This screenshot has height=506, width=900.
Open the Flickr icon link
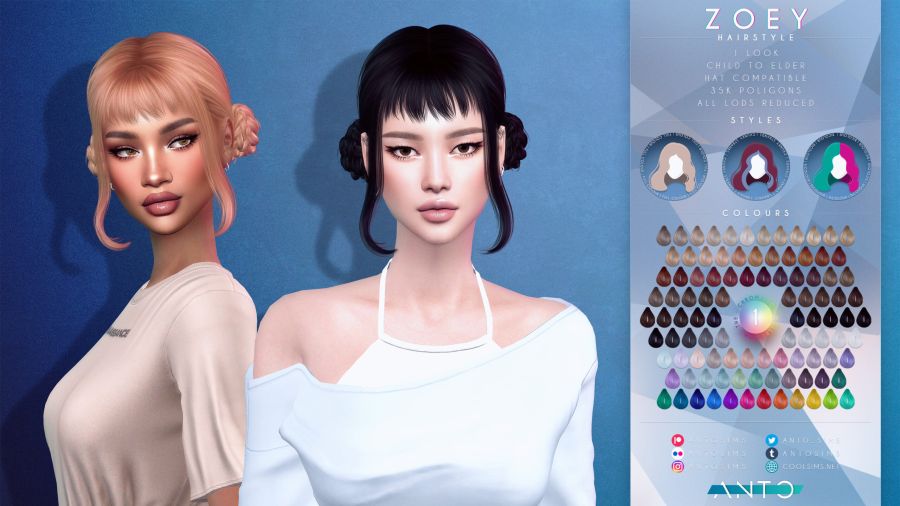[679, 452]
